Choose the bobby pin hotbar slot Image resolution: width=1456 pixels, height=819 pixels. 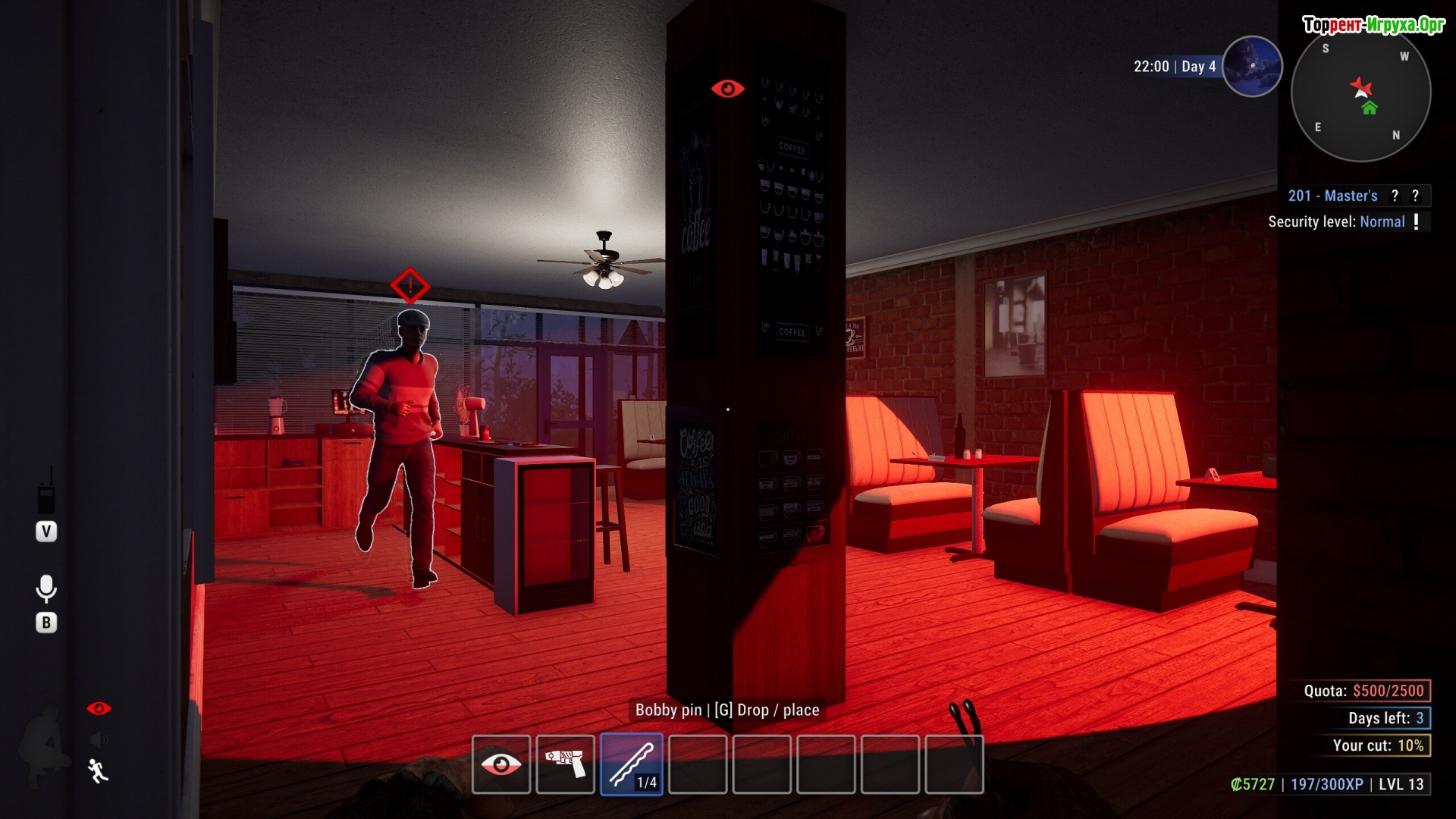(x=632, y=764)
